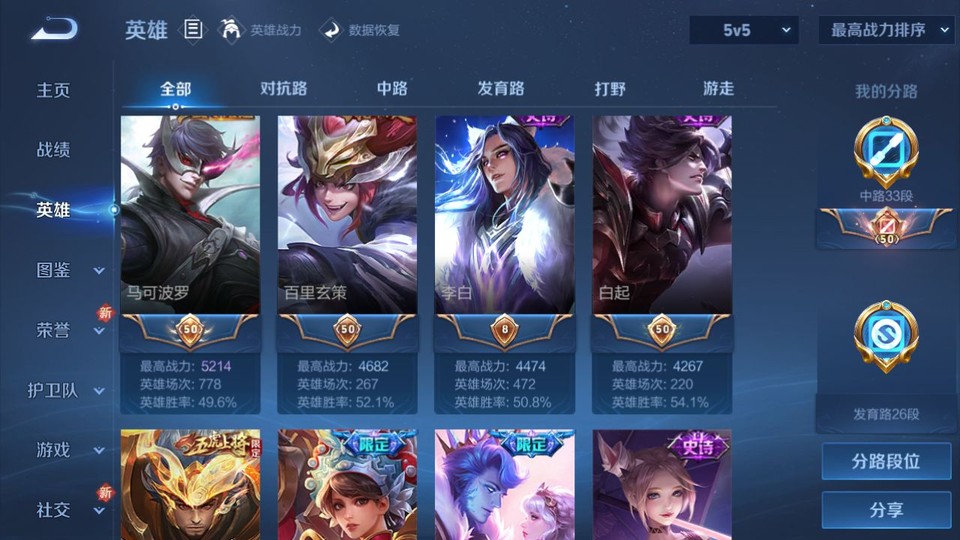This screenshot has height=540, width=960.
Task: Switch to the 中路 tab
Action: [392, 89]
